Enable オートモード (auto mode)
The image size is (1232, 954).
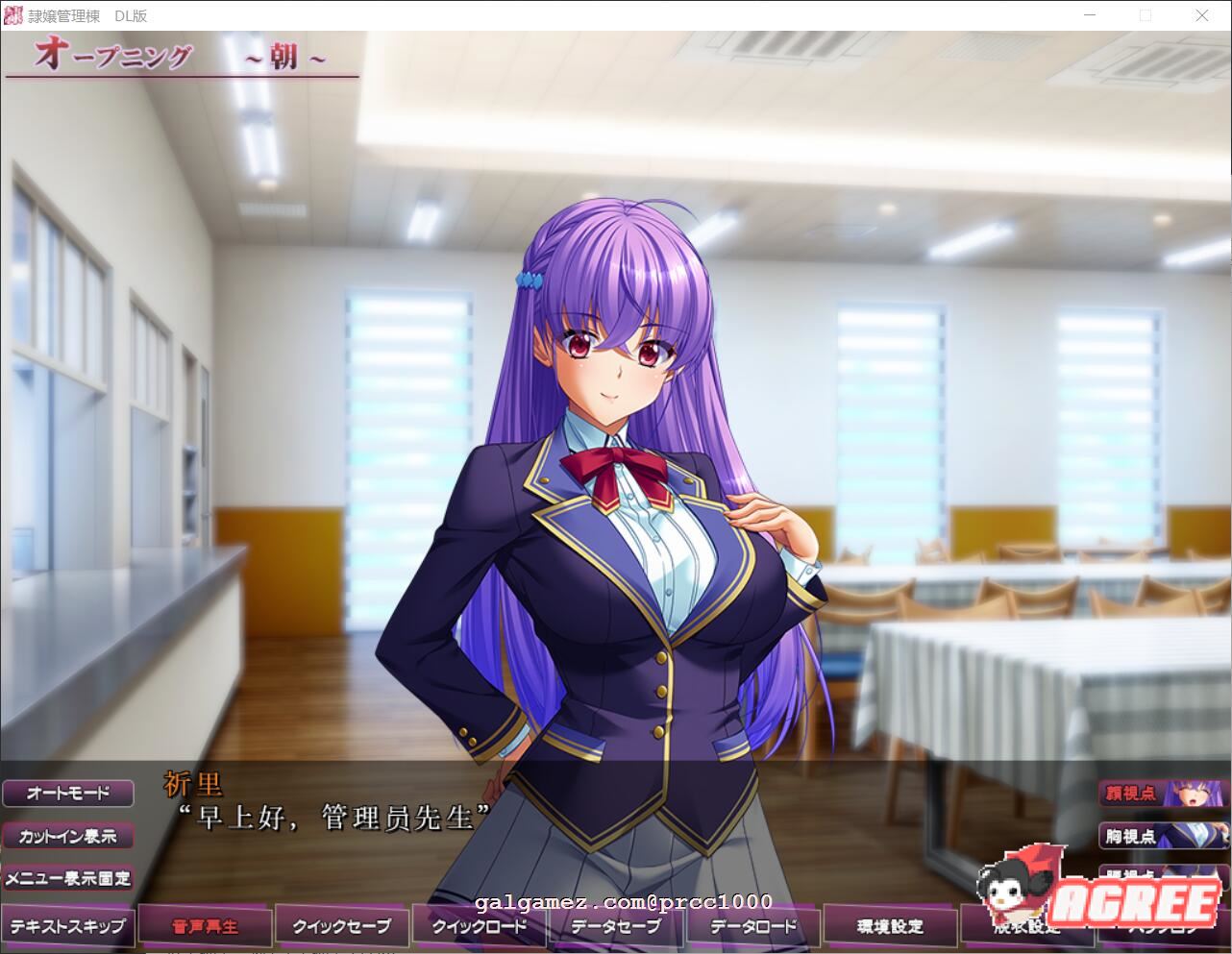tap(69, 793)
